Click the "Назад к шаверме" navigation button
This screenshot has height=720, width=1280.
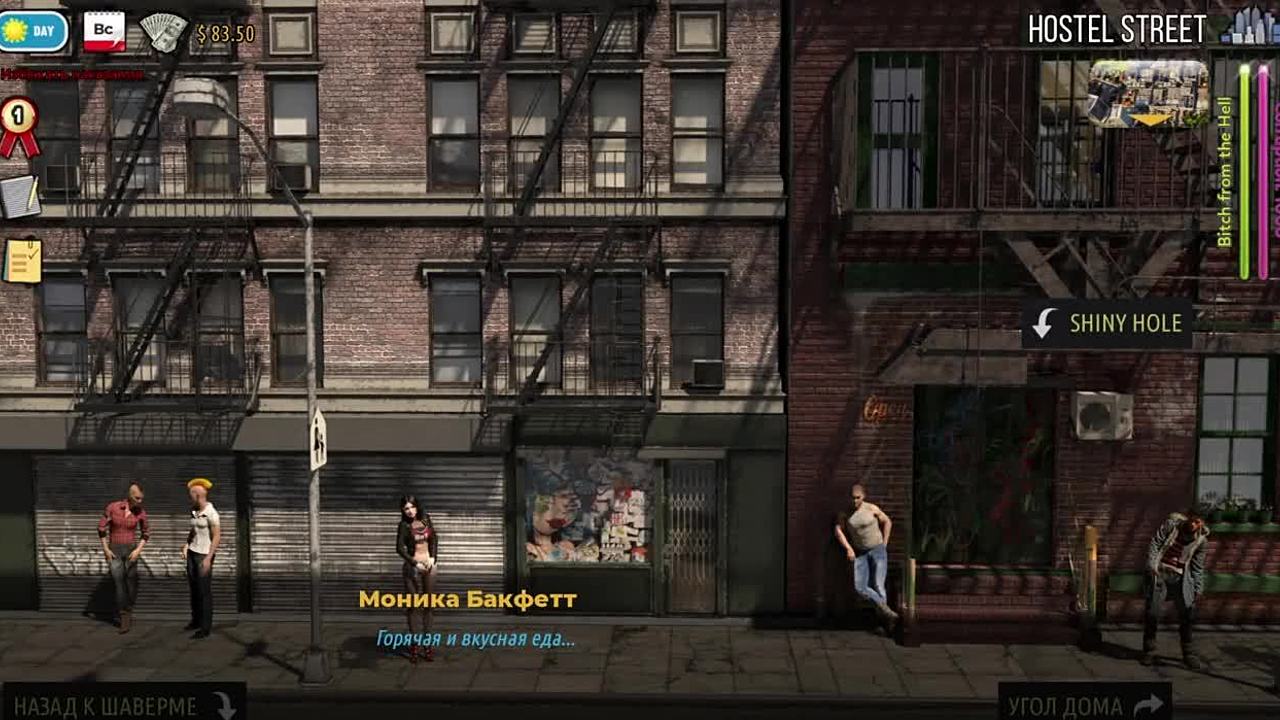point(123,704)
